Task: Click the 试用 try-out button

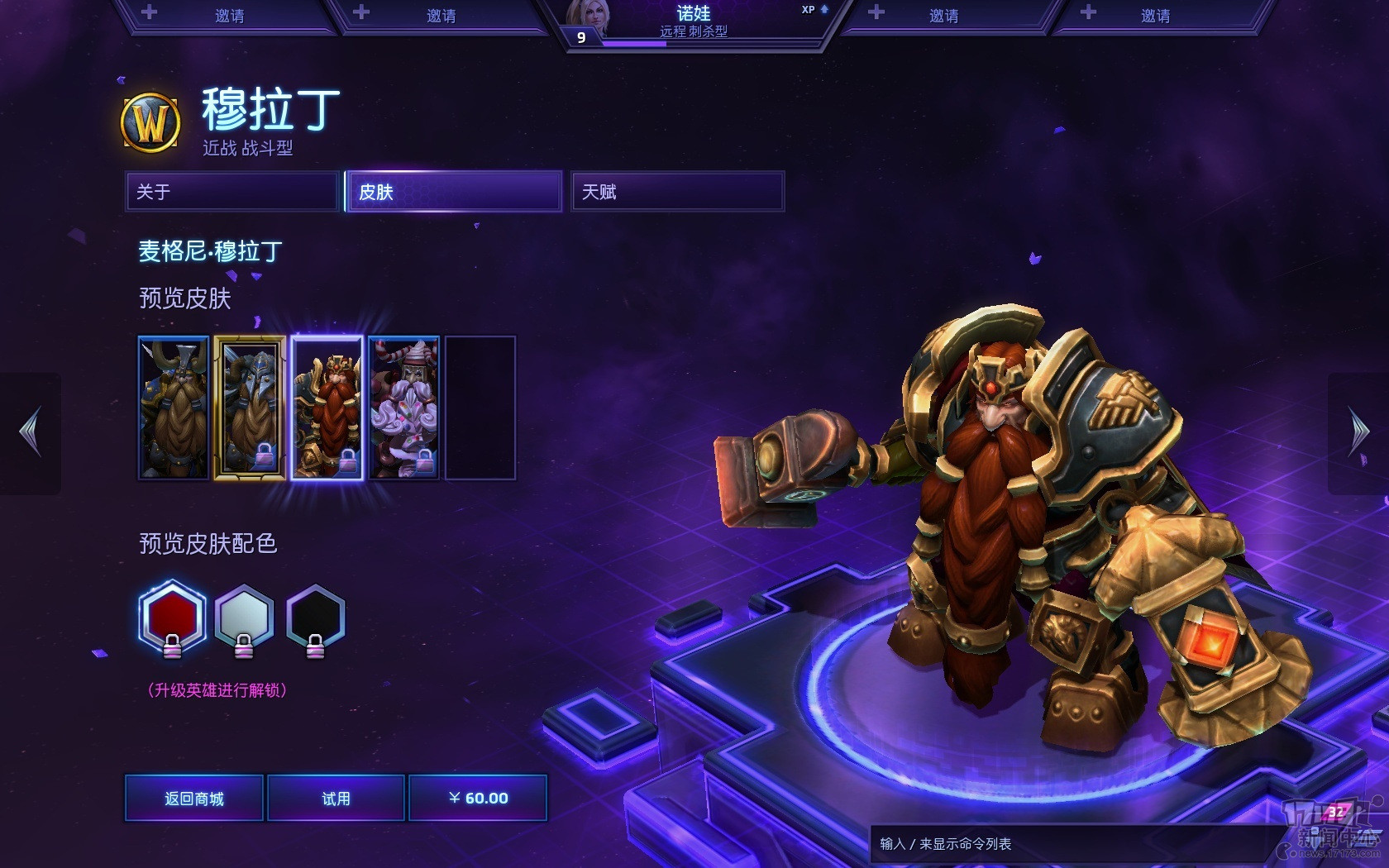Action: (x=336, y=798)
